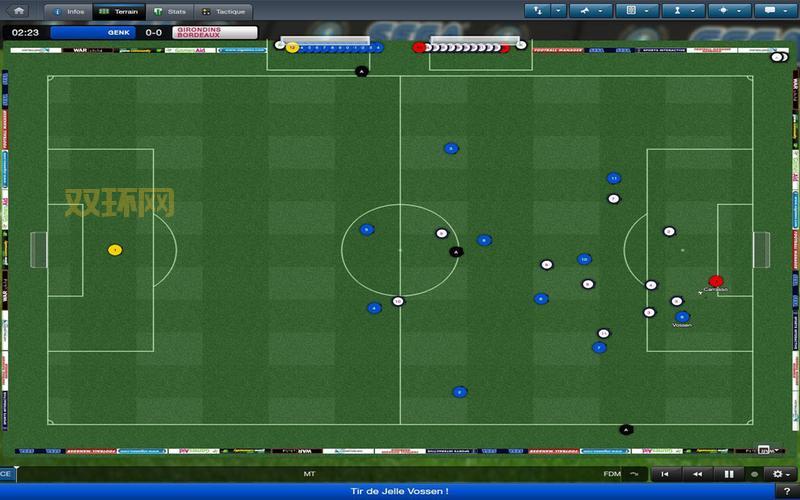Viewport: 800px width, 500px height.
Task: Skip back to the highlight start
Action: coord(665,474)
